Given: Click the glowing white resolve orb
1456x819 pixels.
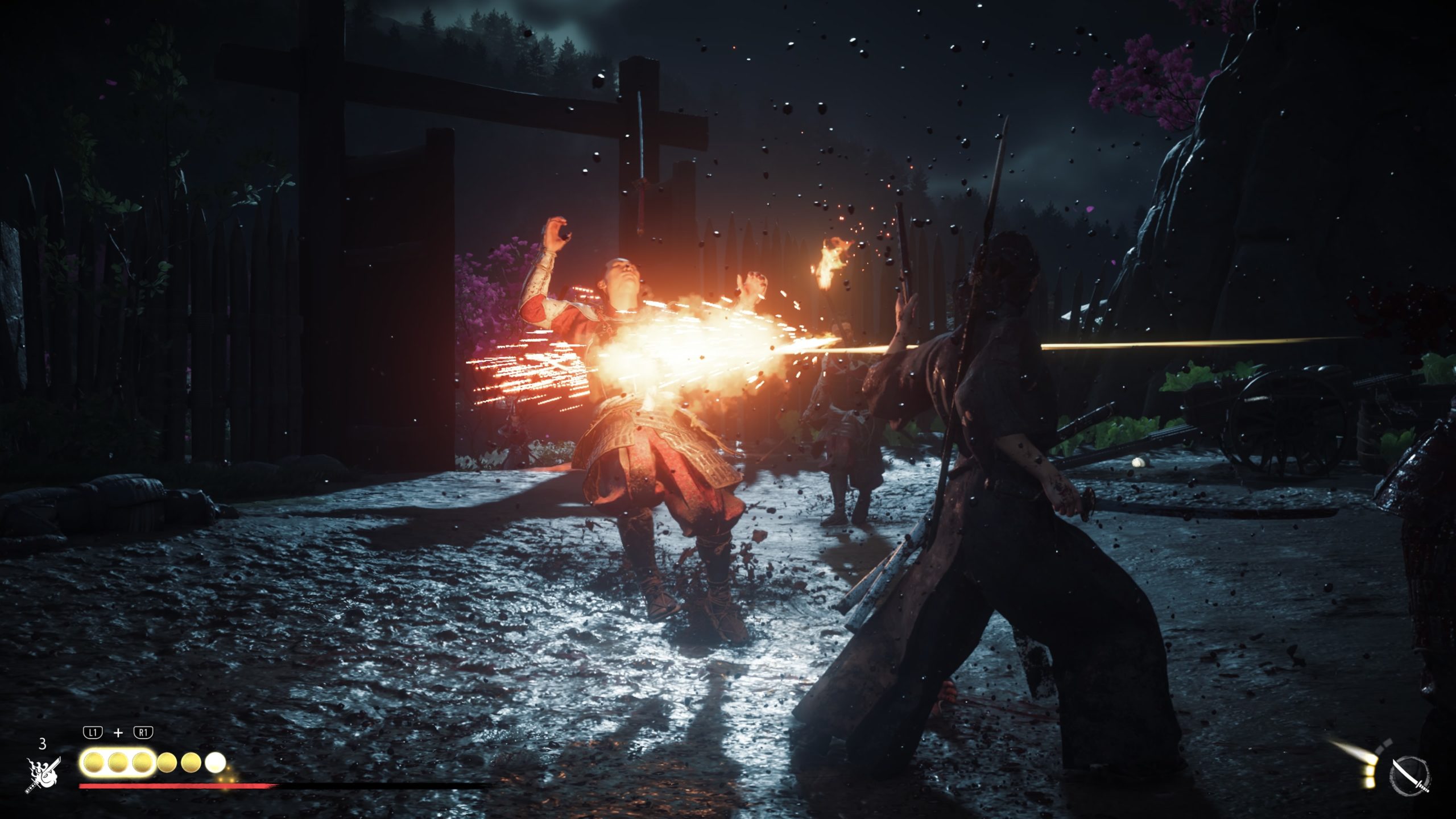Looking at the screenshot, I should point(216,762).
